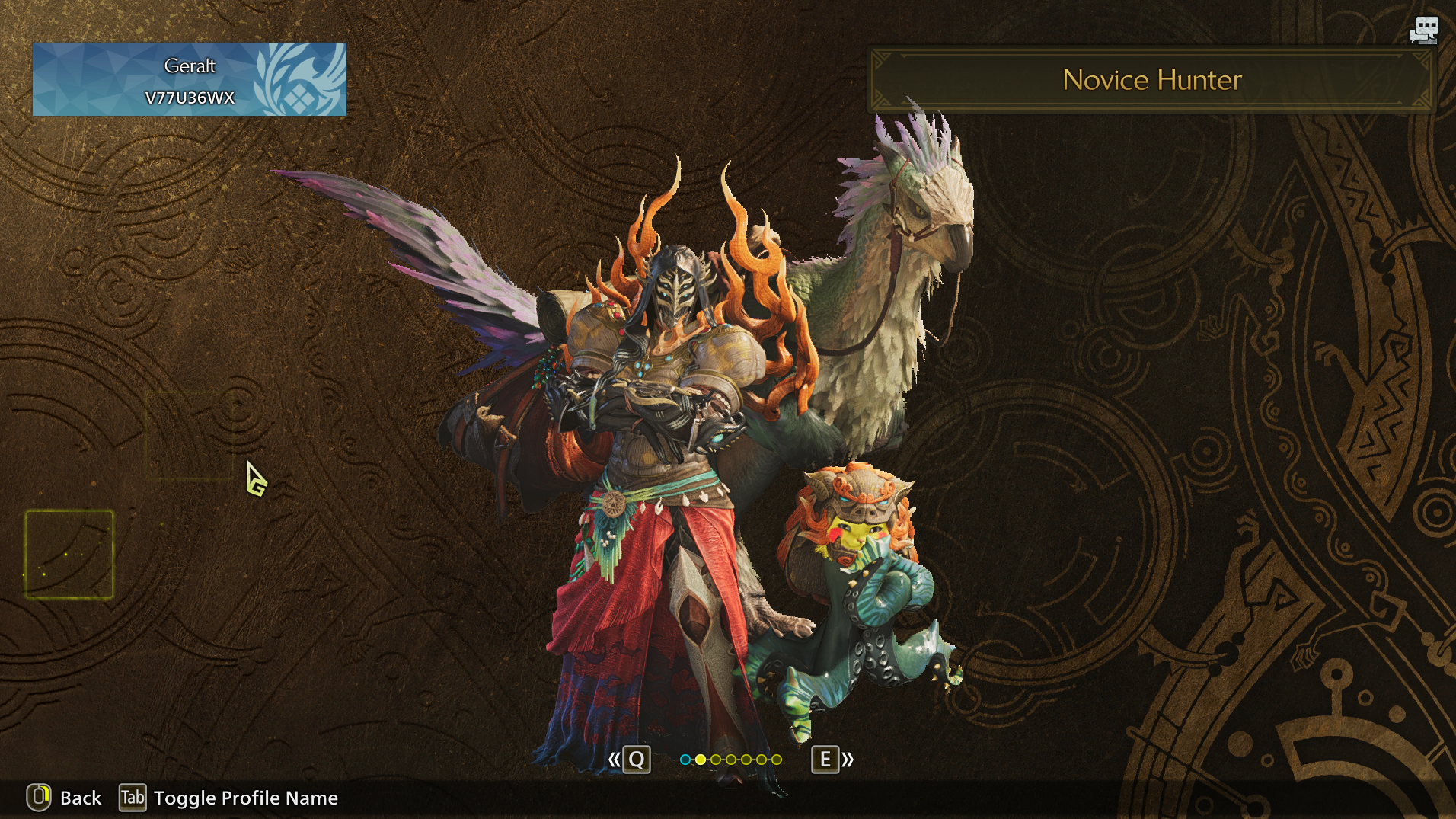Select the filled yellow page dot
This screenshot has width=1456, height=819.
(x=701, y=760)
